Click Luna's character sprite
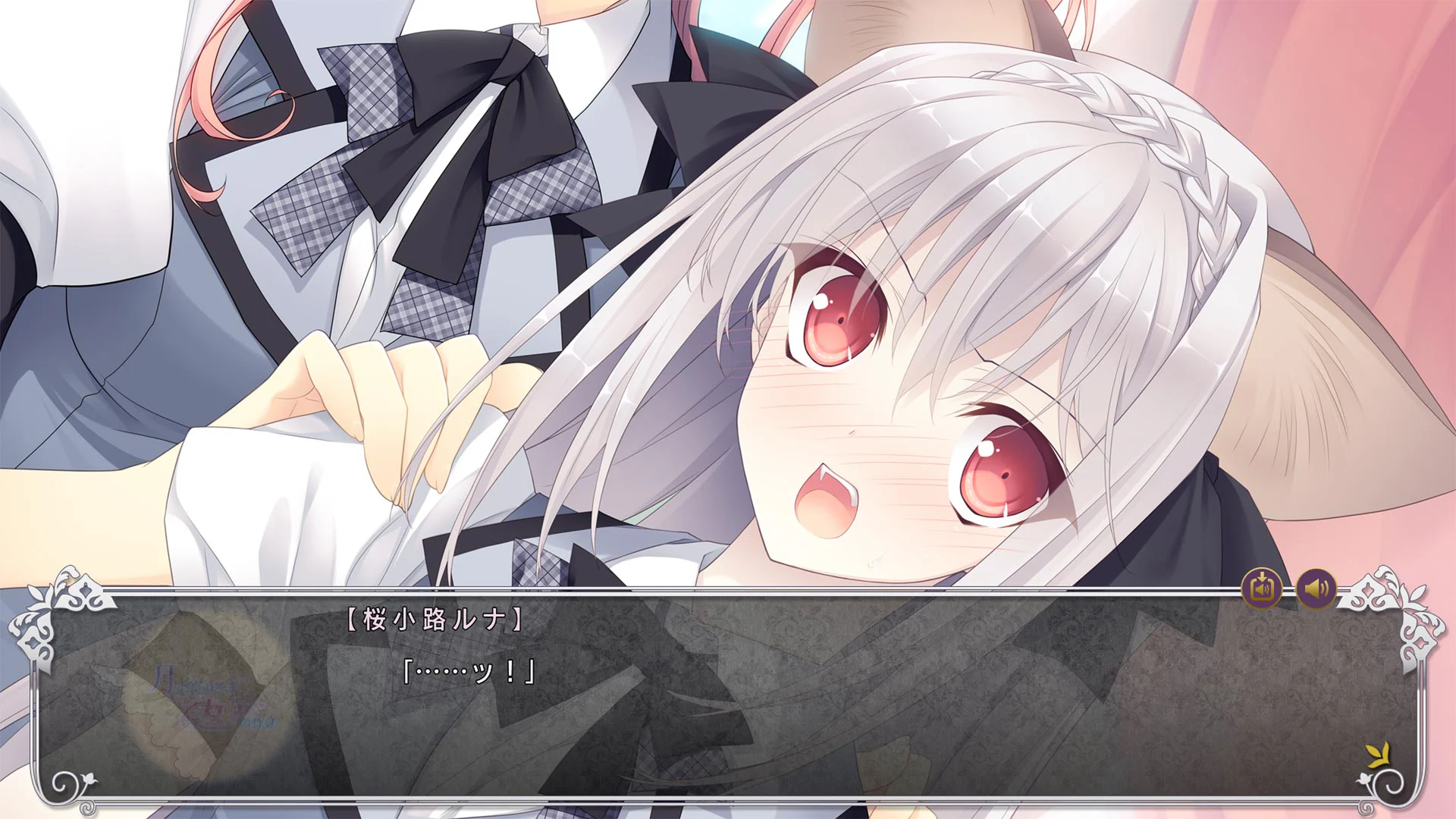 pyautogui.click(x=872, y=341)
